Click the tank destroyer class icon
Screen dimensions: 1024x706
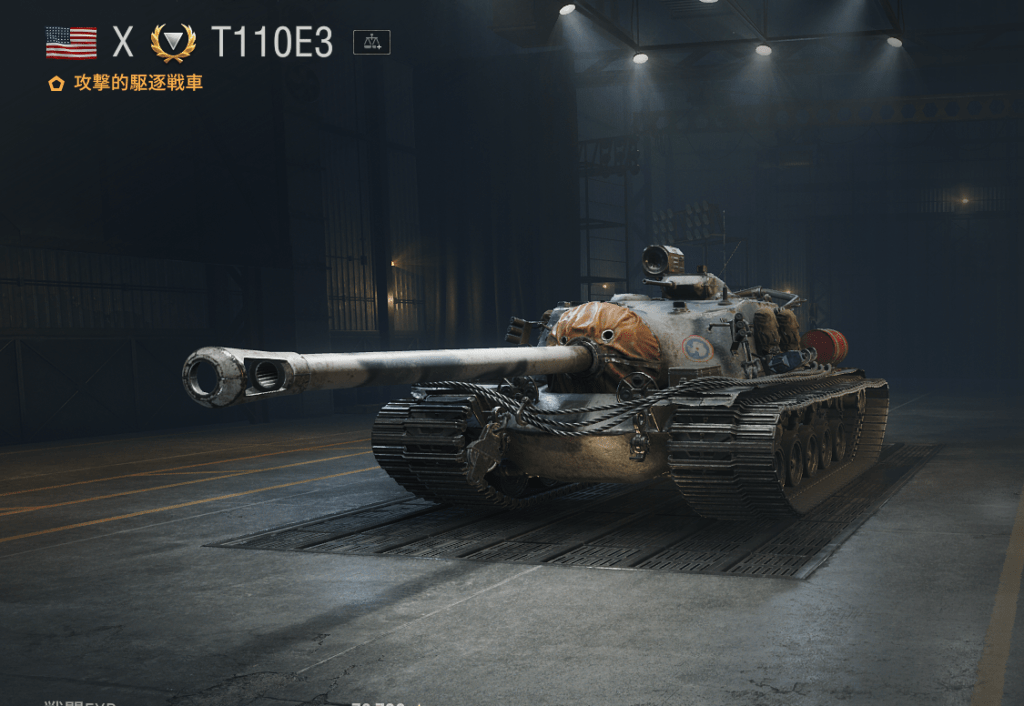(x=173, y=43)
